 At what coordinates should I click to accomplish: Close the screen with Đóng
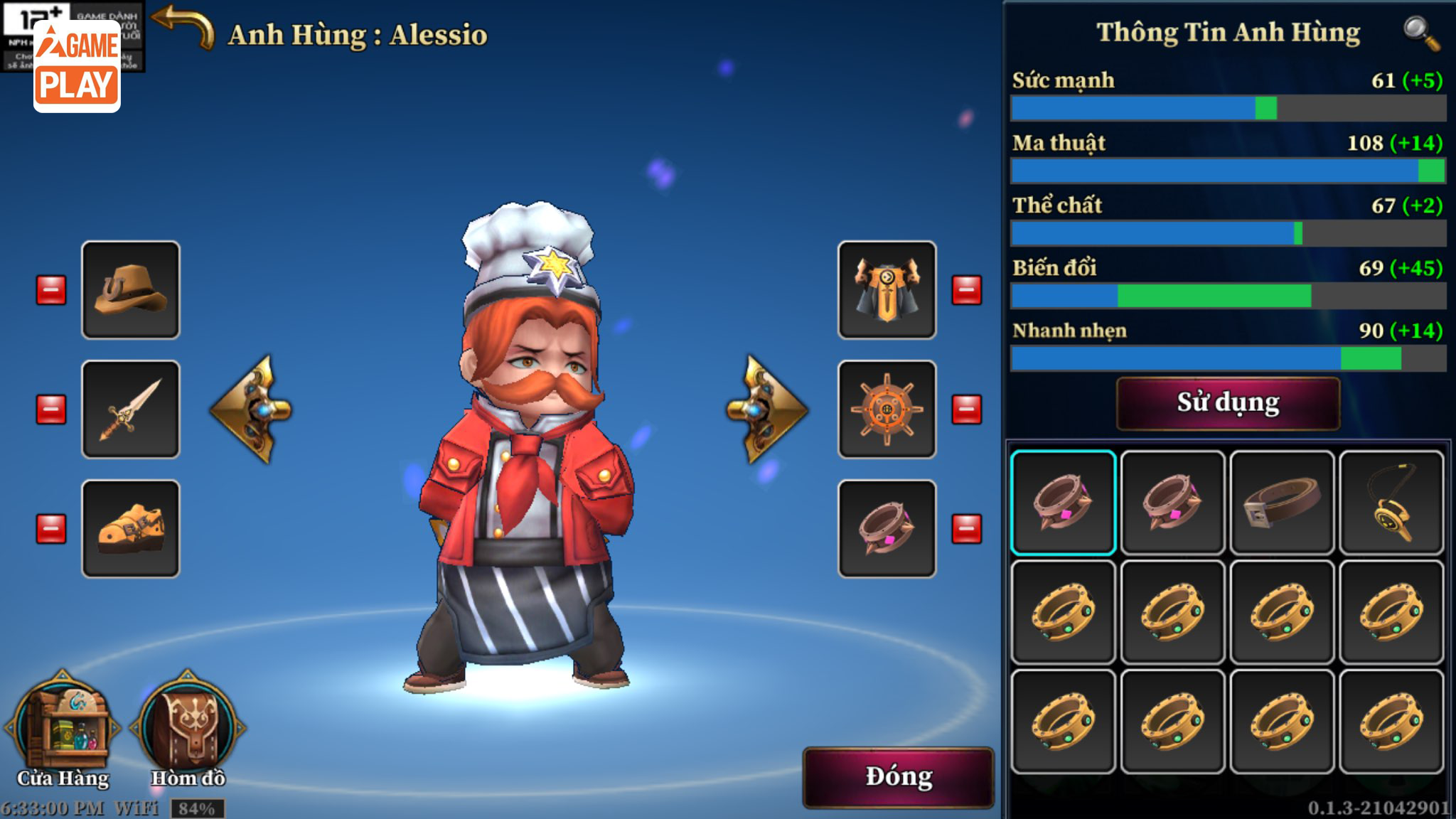(898, 777)
